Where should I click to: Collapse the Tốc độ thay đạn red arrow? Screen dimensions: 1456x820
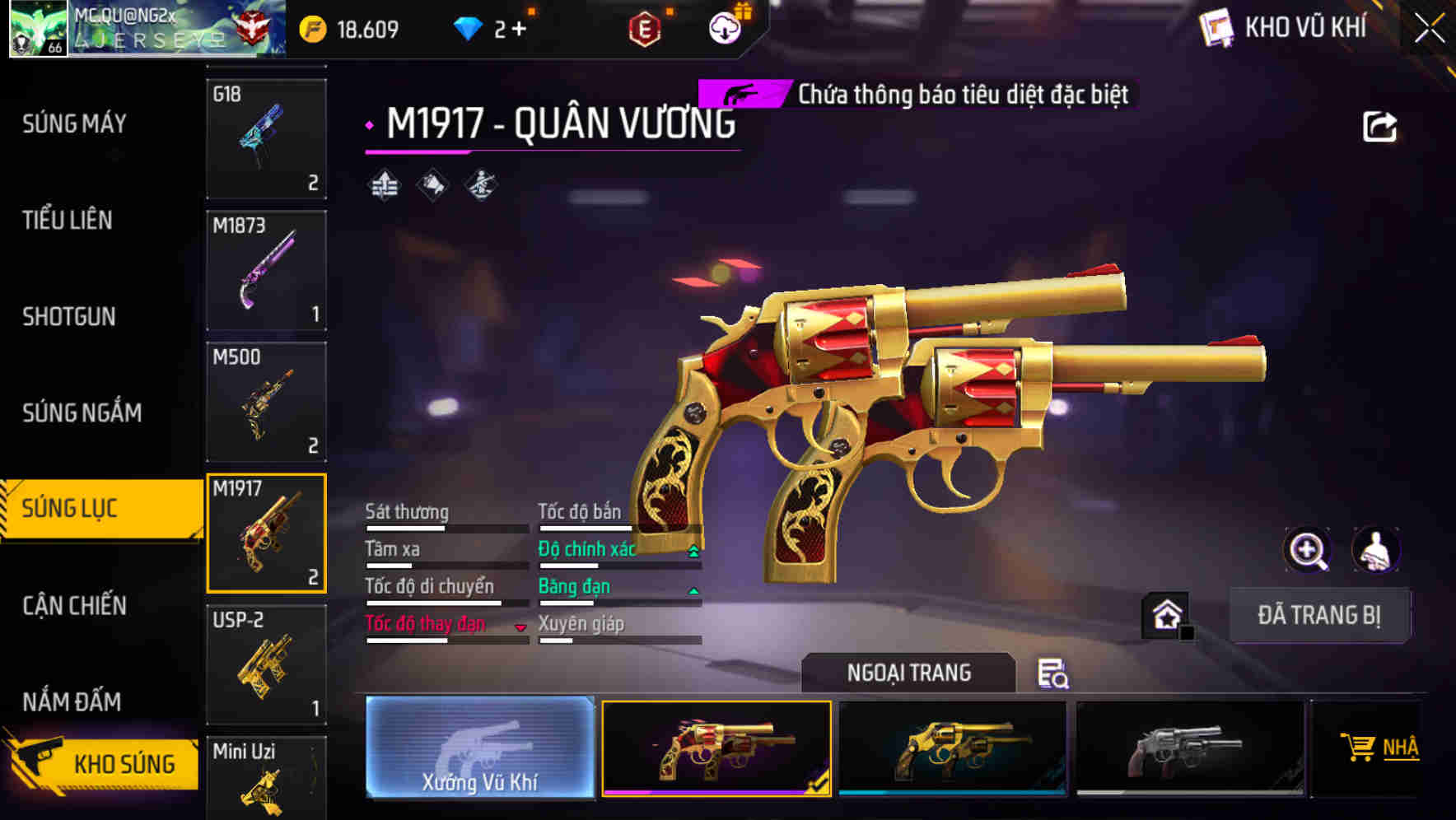[x=521, y=628]
